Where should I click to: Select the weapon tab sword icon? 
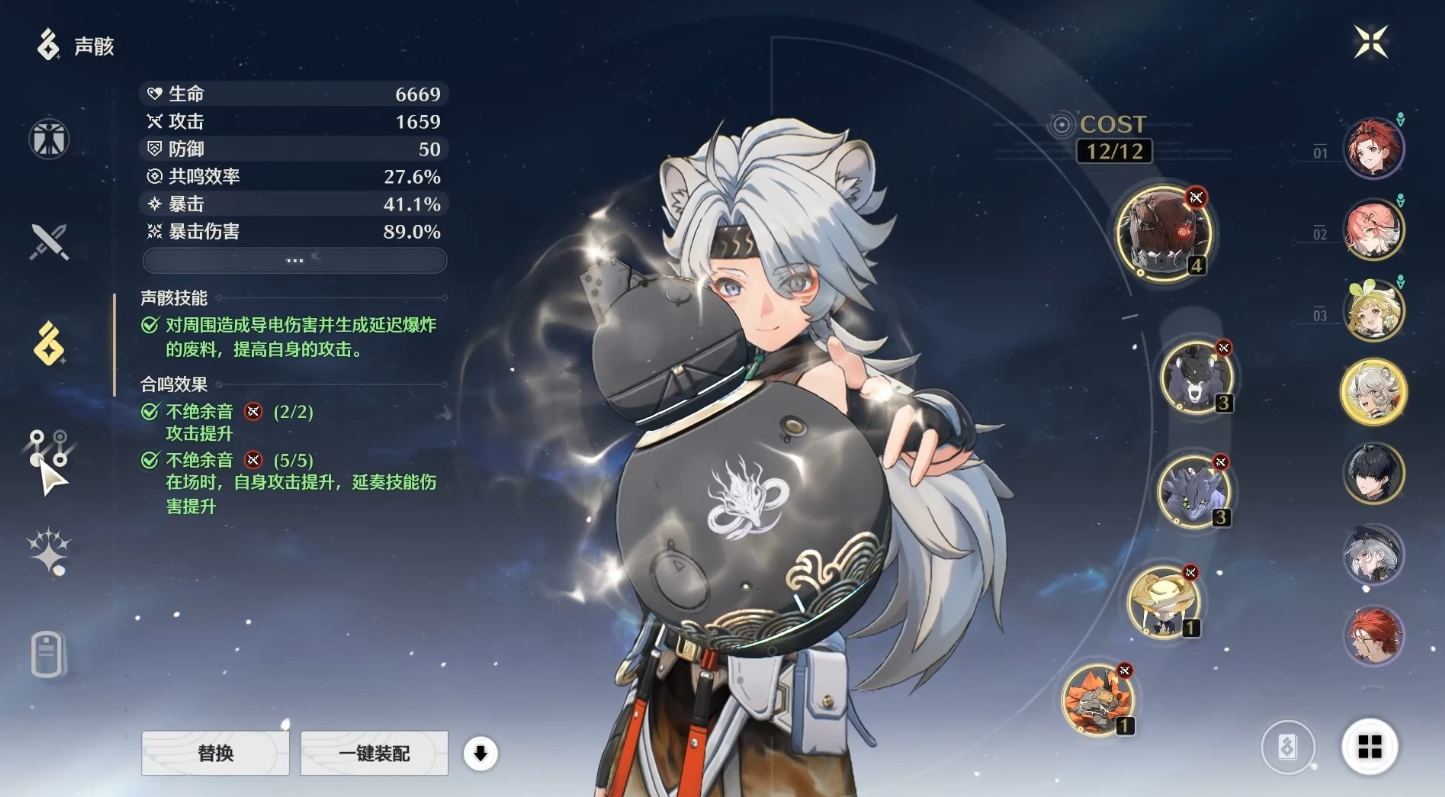(x=47, y=240)
